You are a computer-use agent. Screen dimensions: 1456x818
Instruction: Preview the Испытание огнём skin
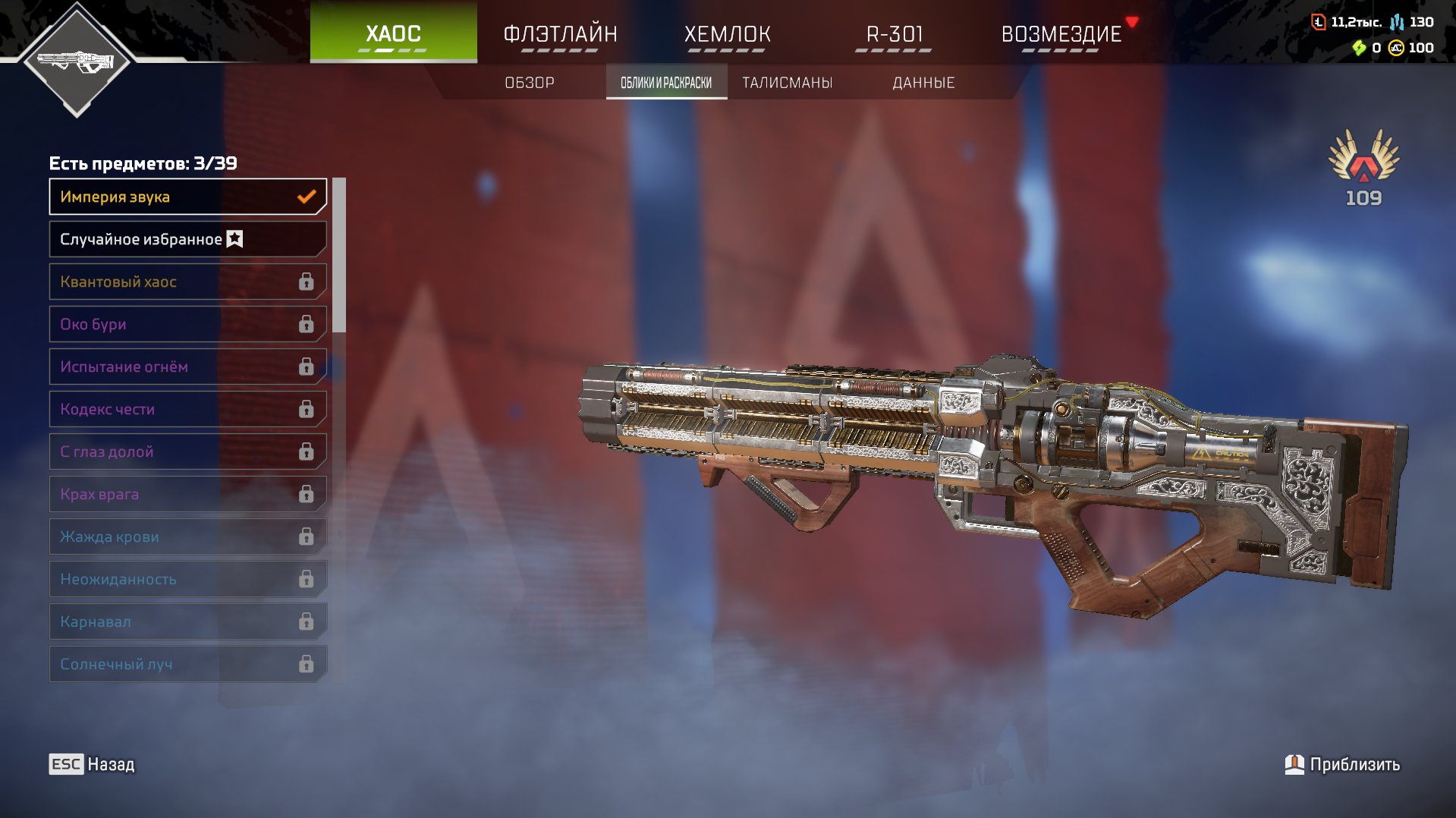tap(187, 367)
